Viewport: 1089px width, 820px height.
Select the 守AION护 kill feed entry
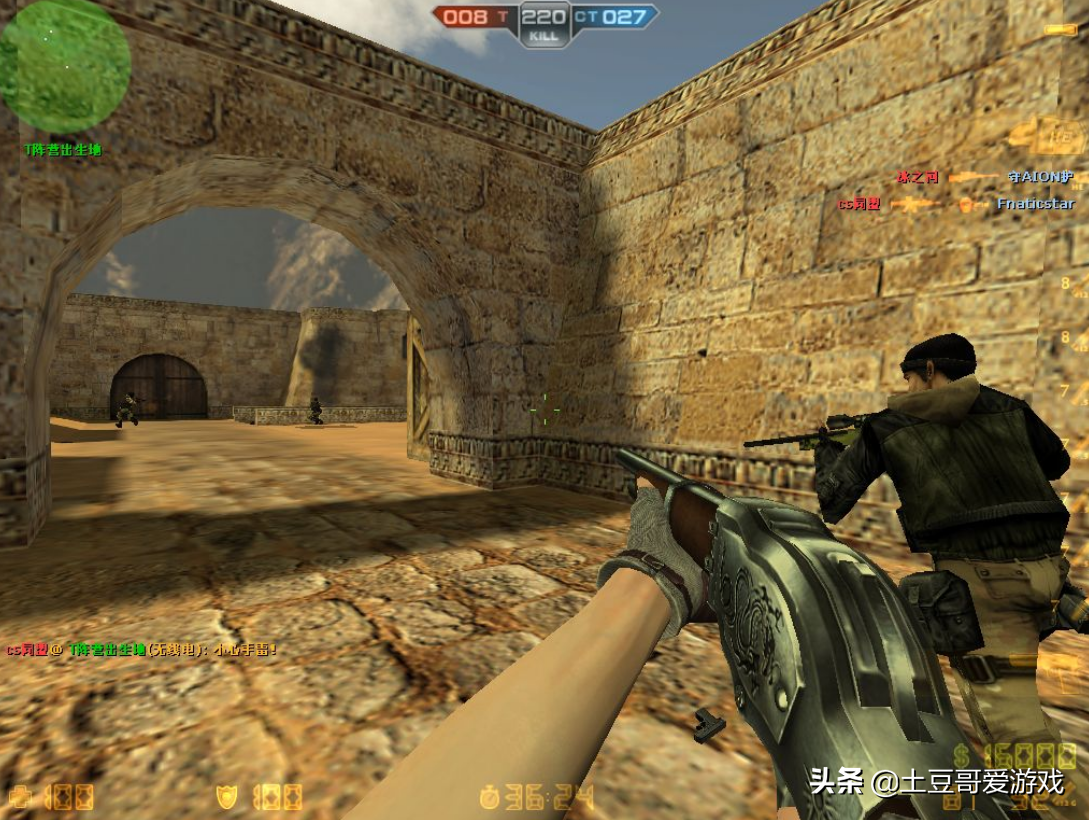click(x=1040, y=177)
